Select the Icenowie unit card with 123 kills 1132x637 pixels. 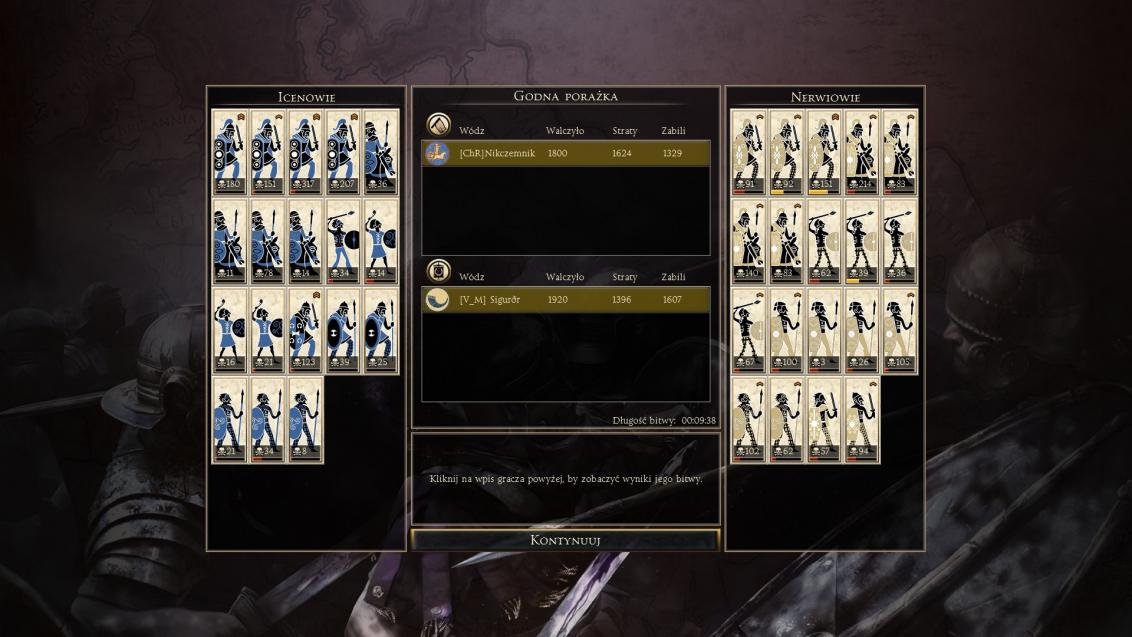[x=305, y=331]
